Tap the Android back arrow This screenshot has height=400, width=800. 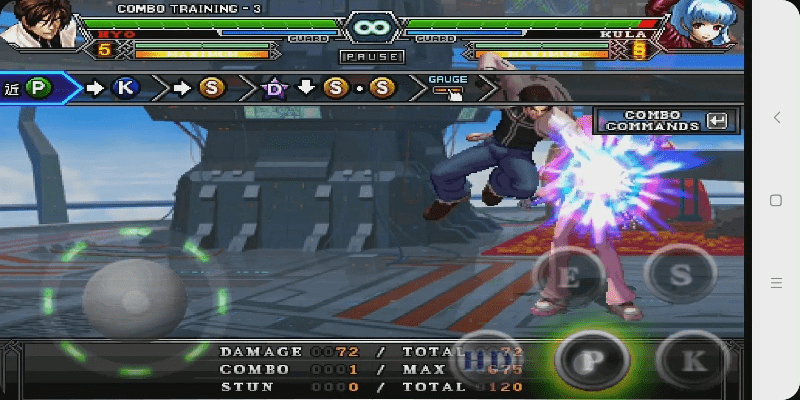point(777,118)
